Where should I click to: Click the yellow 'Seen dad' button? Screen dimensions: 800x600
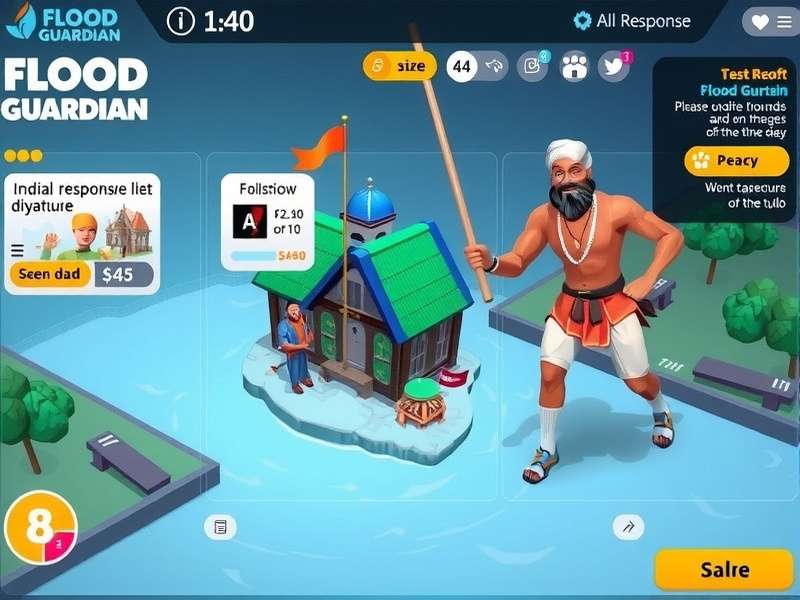click(50, 274)
